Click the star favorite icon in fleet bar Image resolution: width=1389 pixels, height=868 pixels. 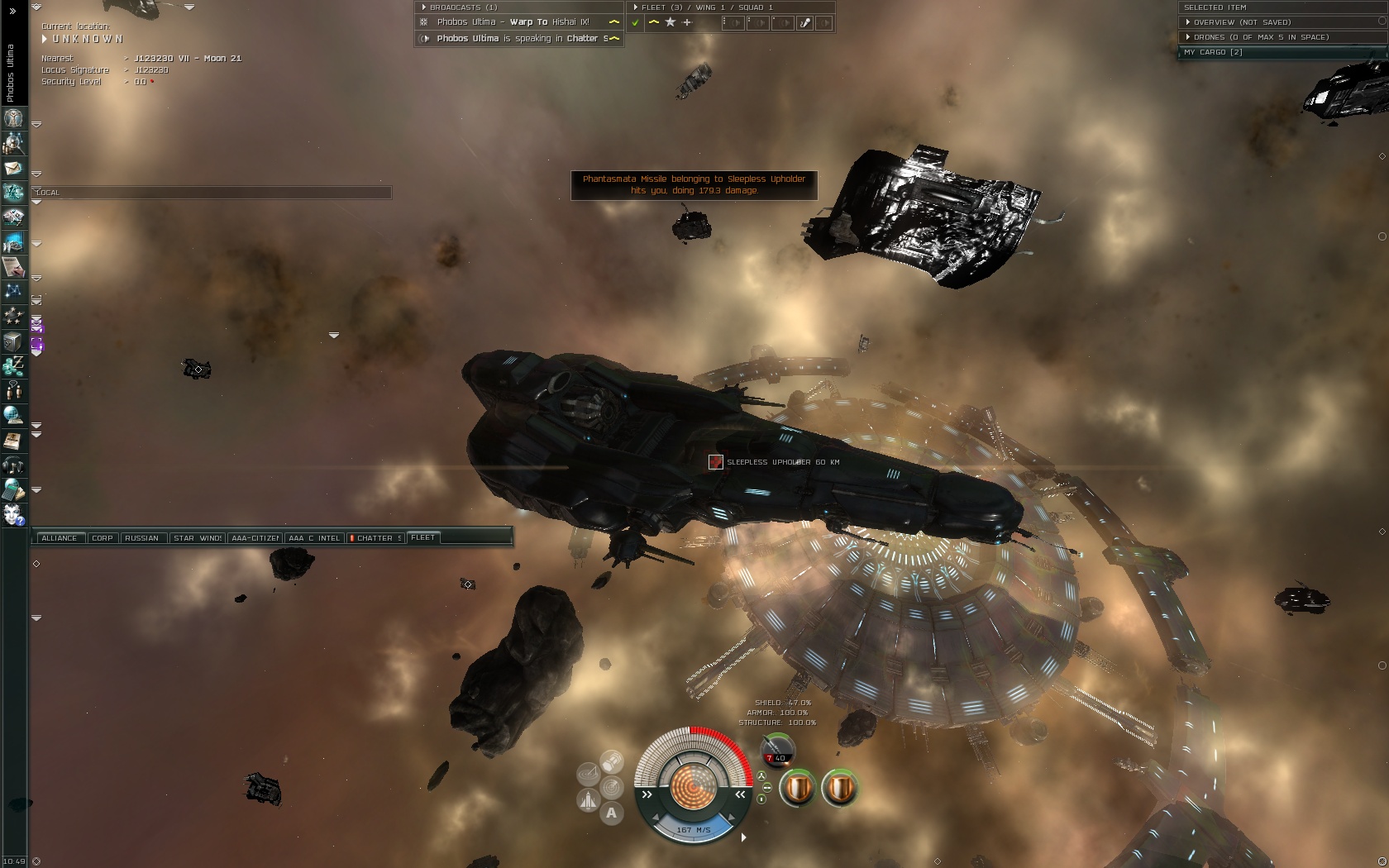pyautogui.click(x=670, y=22)
